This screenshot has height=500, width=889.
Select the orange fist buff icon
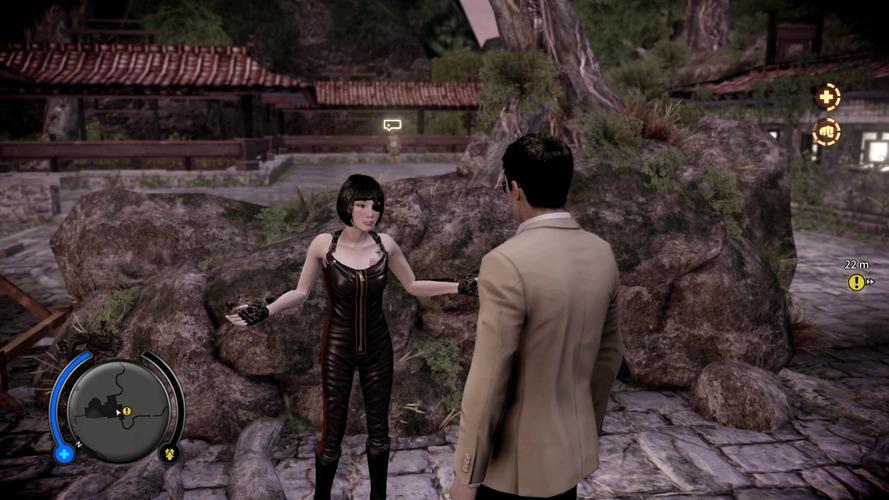827,131
